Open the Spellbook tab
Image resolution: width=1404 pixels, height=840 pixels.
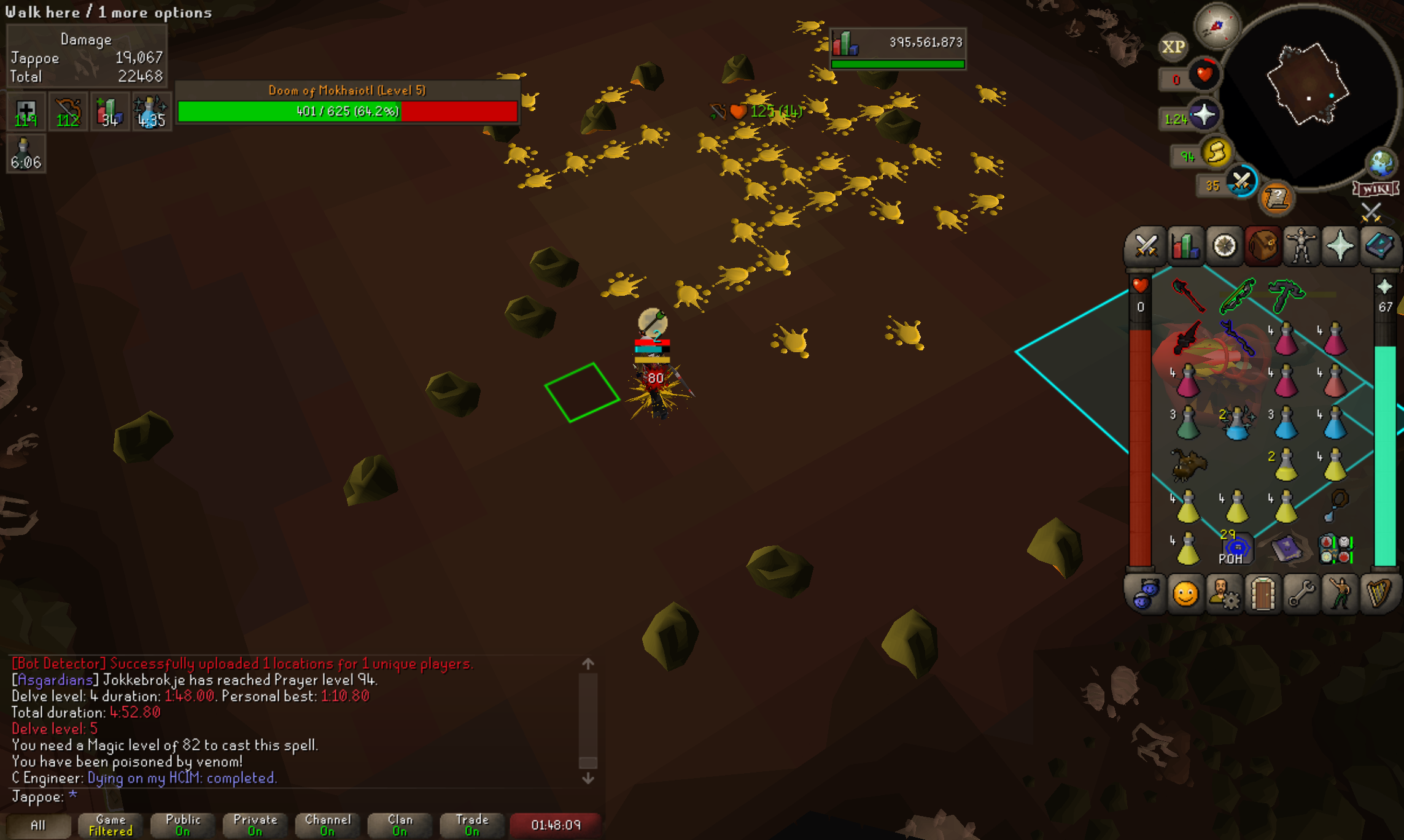coord(1379,247)
